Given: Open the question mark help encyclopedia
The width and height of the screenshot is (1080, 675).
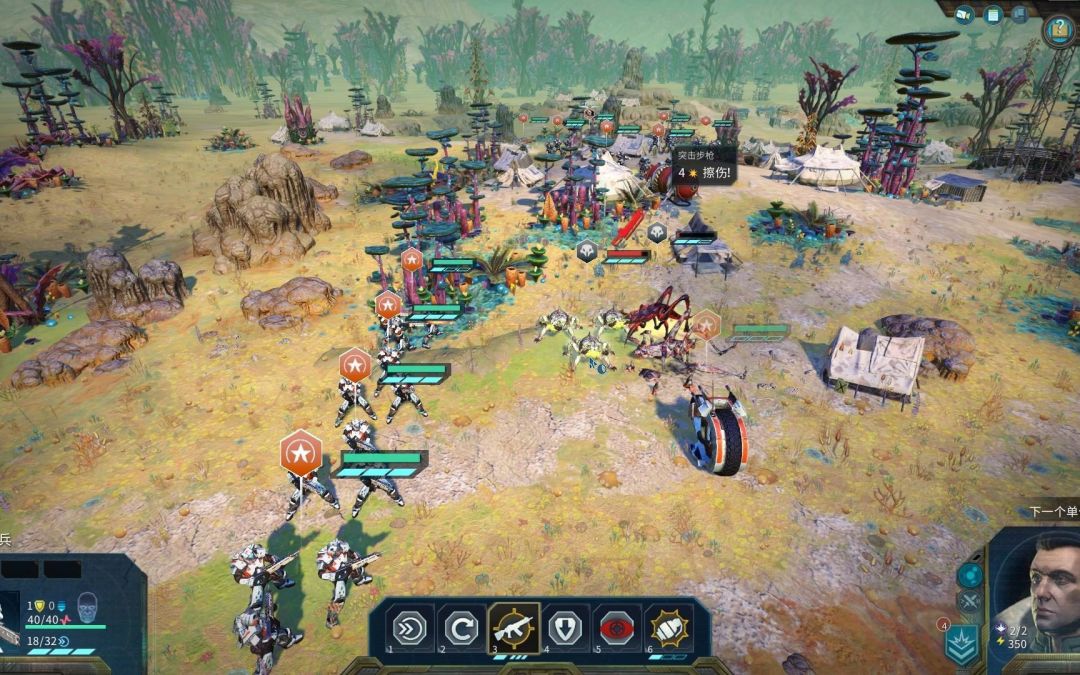Looking at the screenshot, I should [x=1059, y=31].
